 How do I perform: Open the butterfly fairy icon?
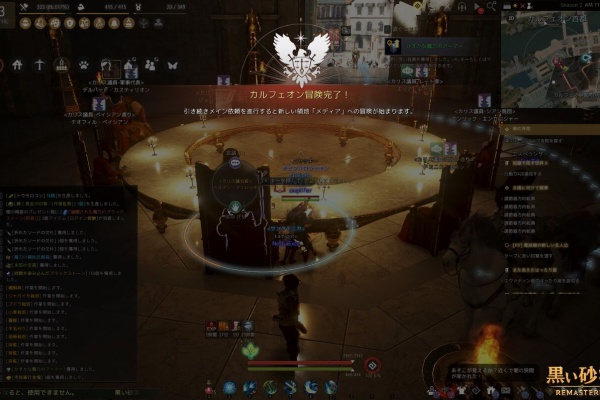172,64
